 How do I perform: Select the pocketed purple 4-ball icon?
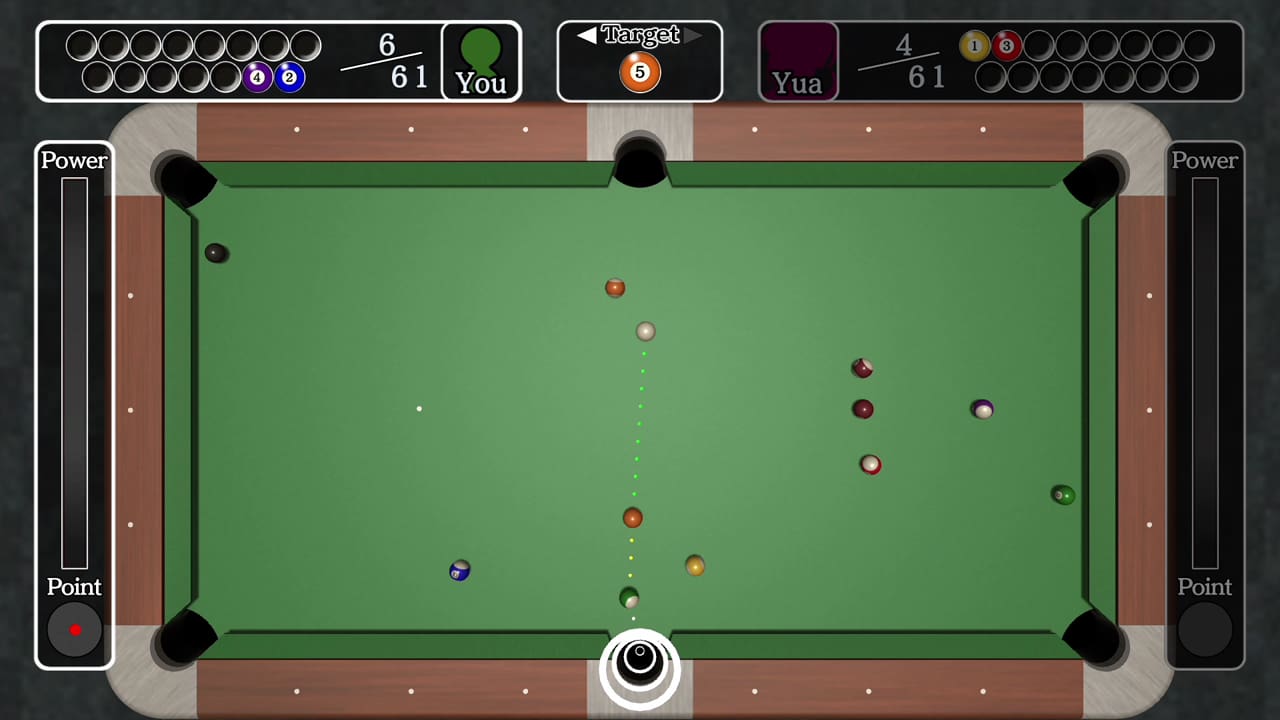(258, 76)
